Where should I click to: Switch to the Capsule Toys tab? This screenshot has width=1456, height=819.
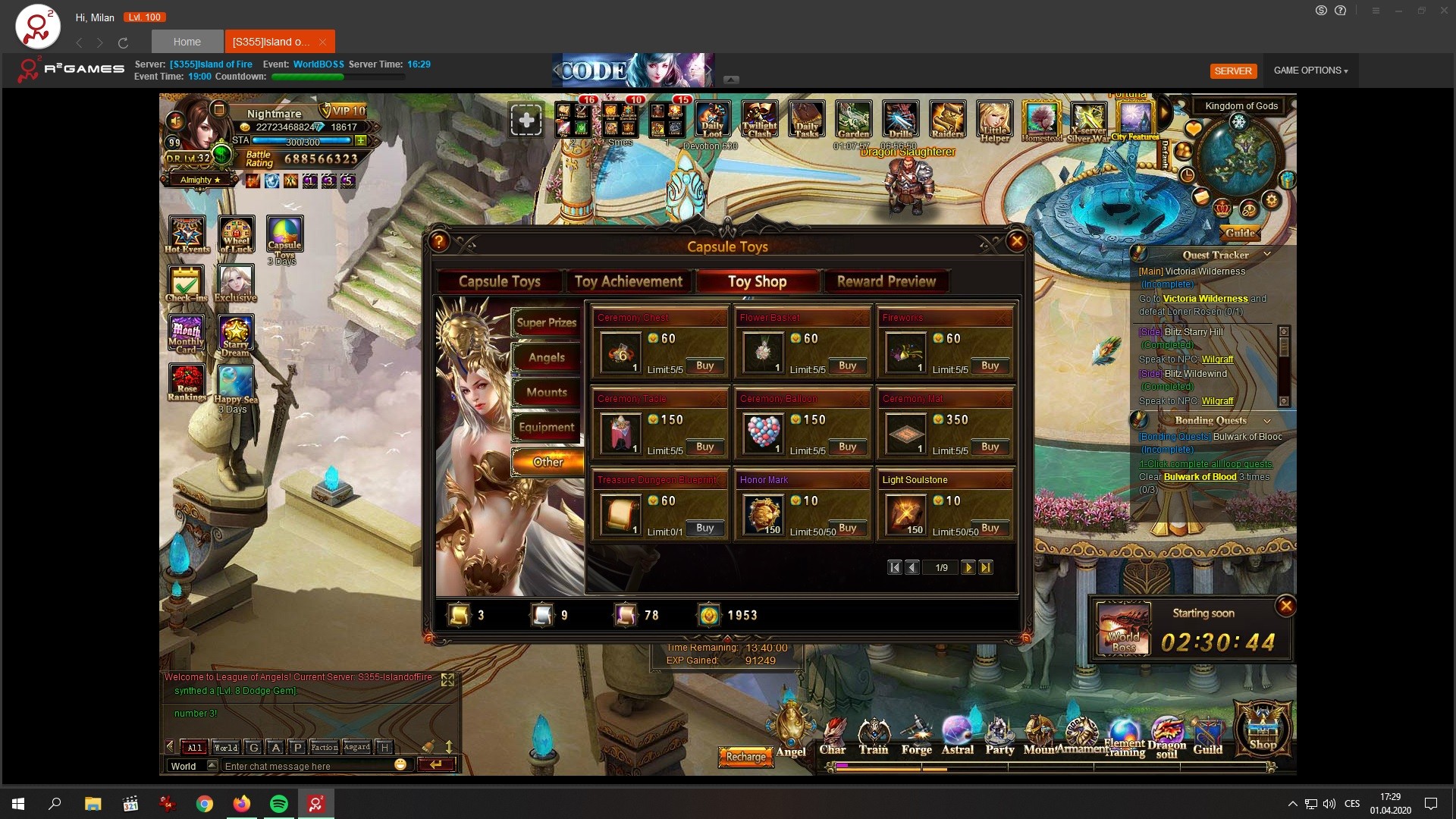(499, 281)
